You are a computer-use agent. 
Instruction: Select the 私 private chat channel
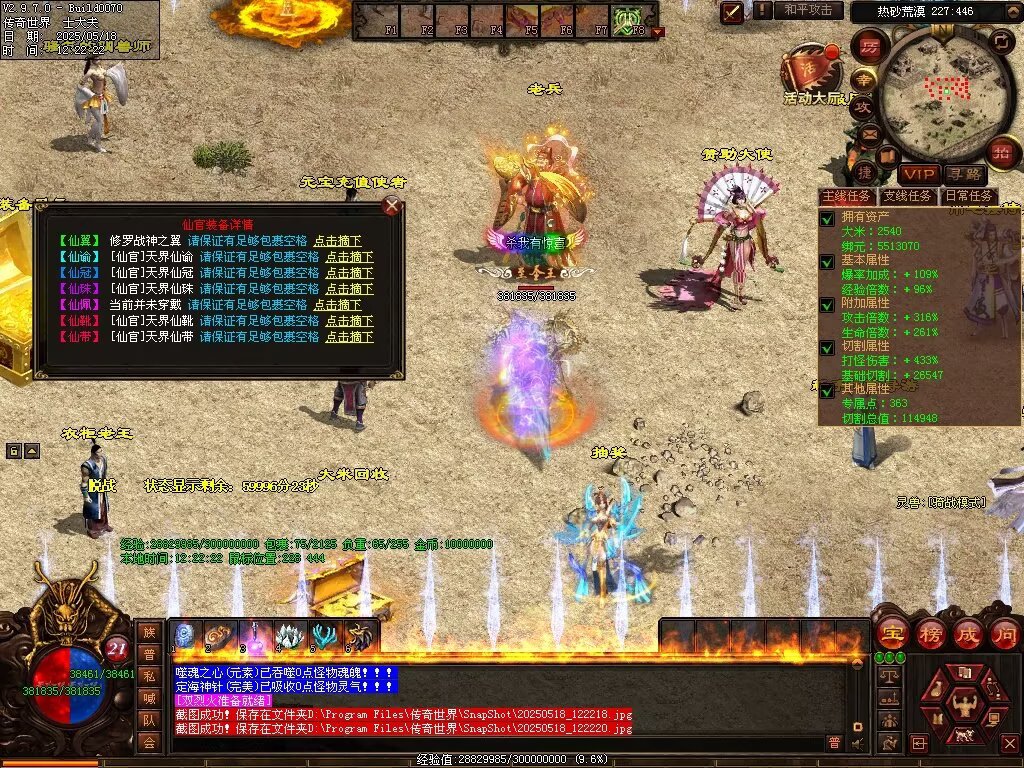[x=149, y=675]
